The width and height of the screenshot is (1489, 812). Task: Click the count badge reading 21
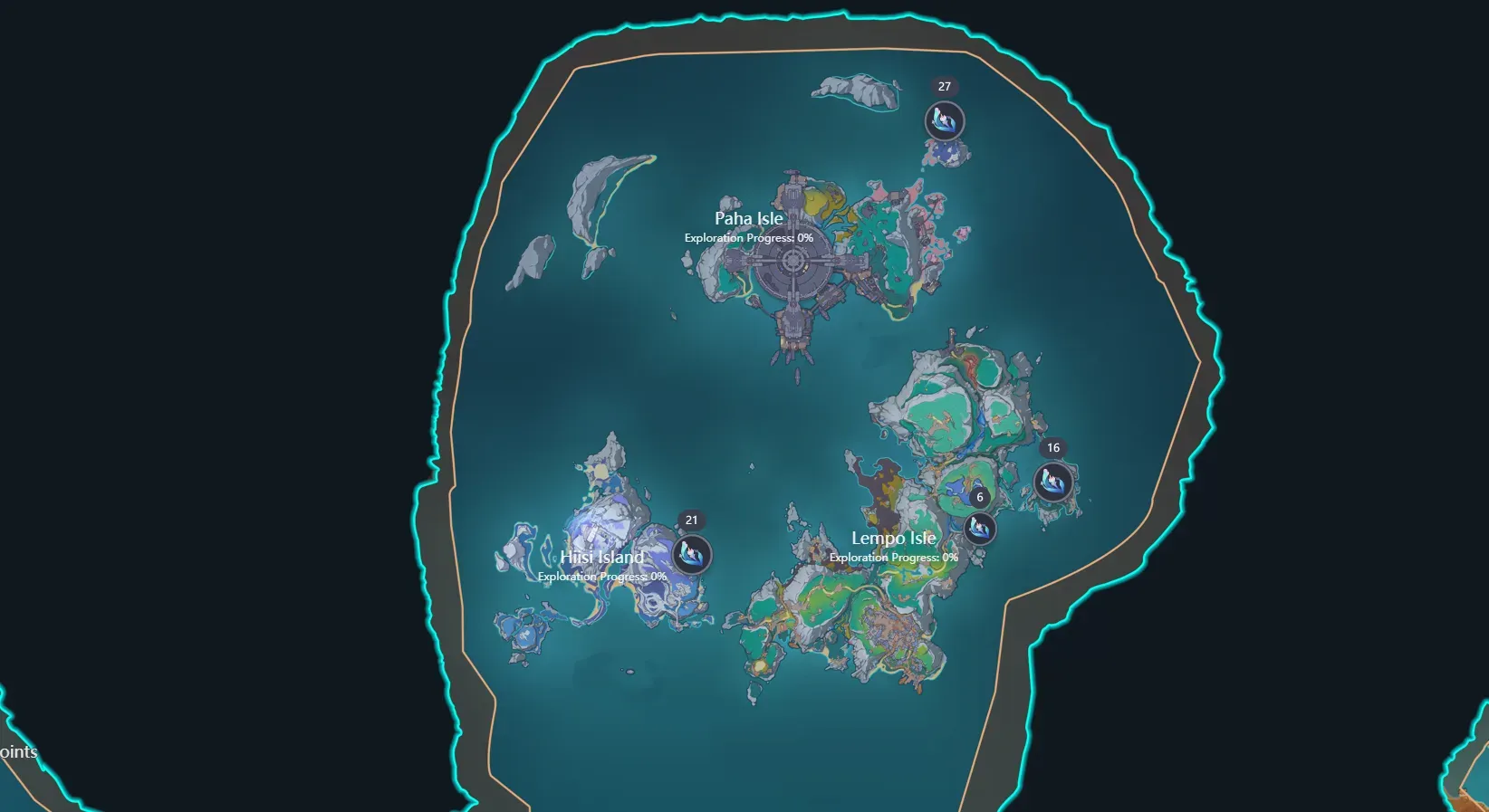point(693,519)
